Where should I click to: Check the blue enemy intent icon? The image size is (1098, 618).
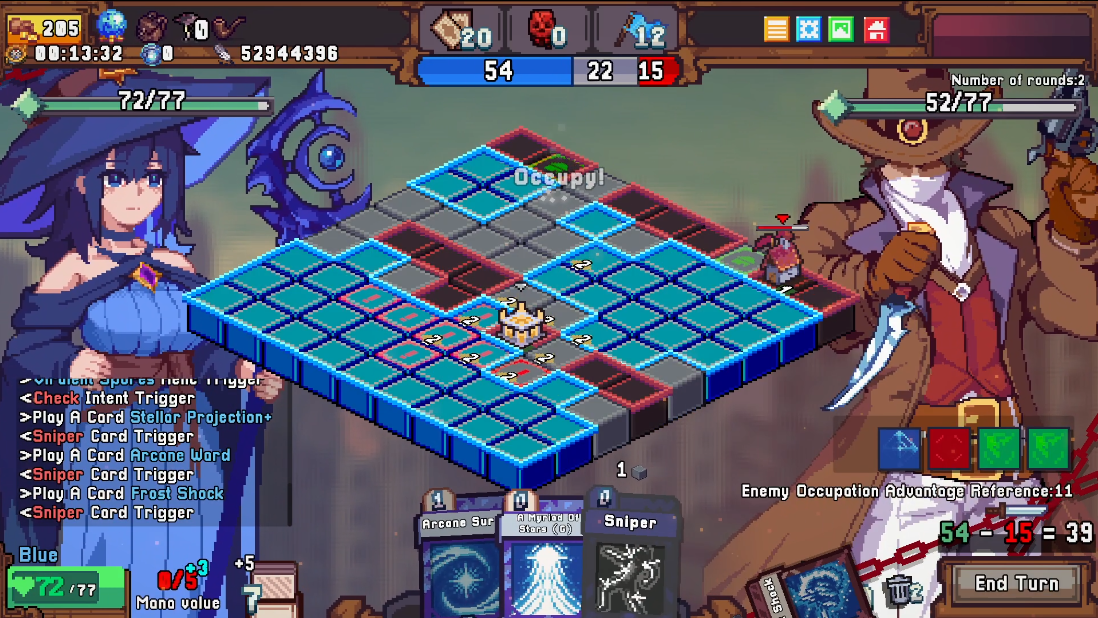point(899,449)
